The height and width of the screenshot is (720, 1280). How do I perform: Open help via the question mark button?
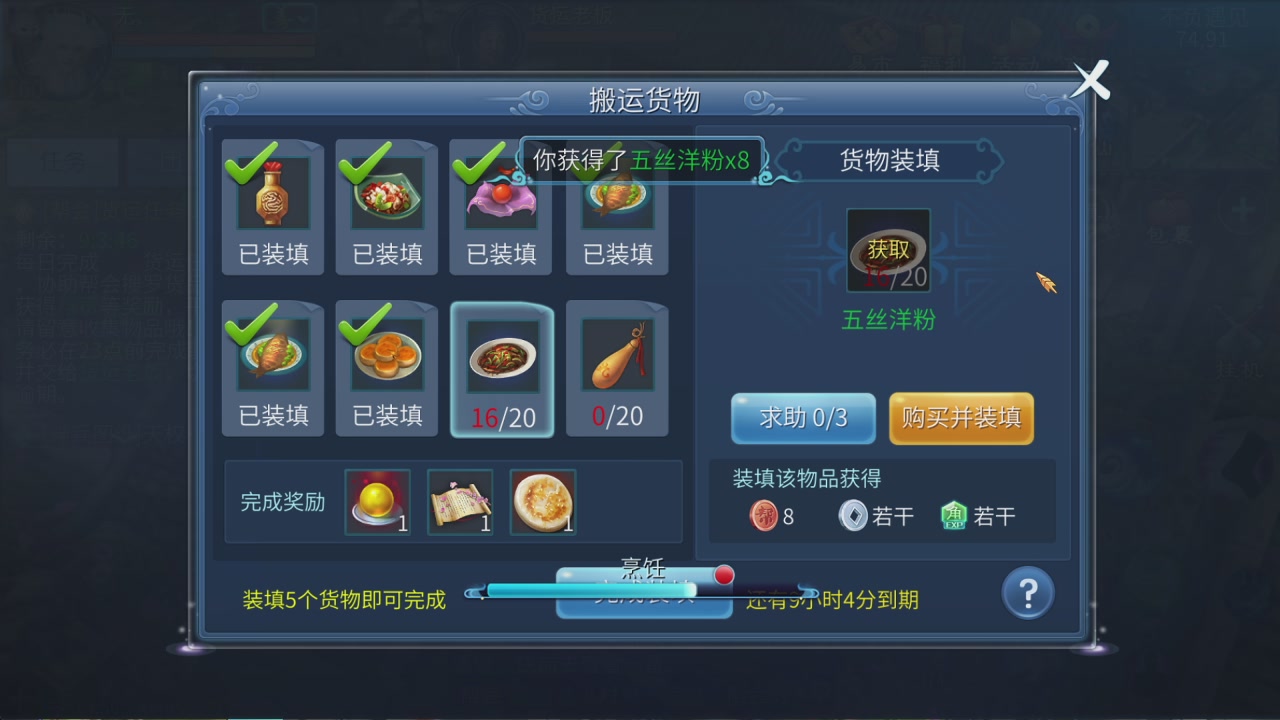tap(1027, 592)
